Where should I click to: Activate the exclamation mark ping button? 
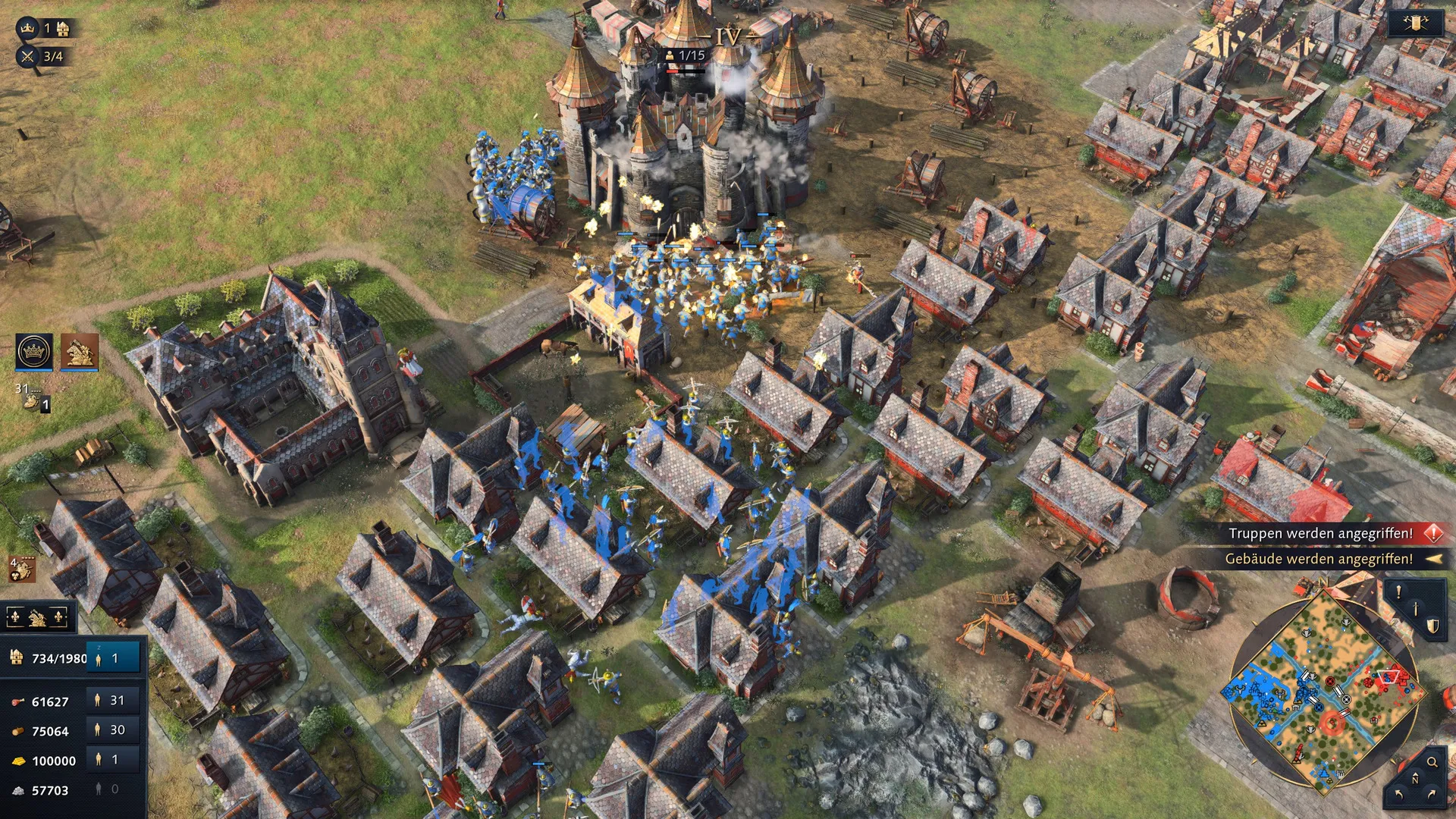[1399, 592]
